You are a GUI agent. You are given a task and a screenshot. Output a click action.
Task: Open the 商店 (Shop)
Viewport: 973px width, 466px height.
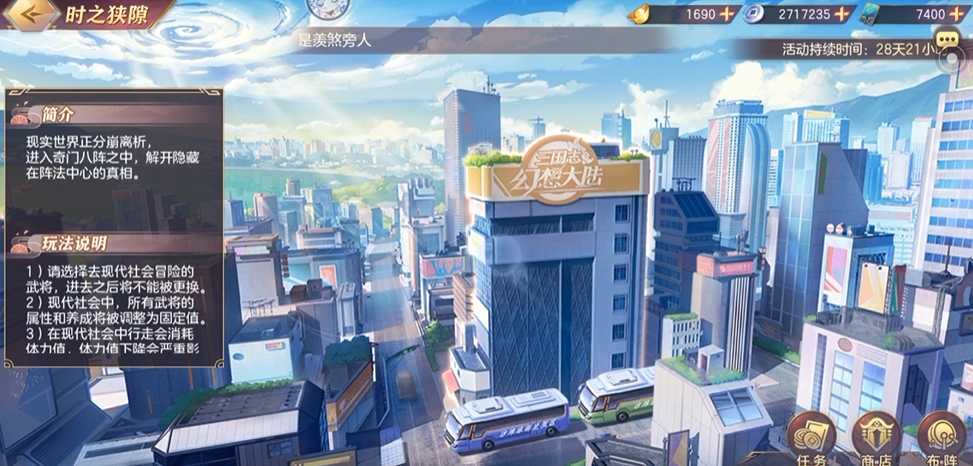coord(878,435)
